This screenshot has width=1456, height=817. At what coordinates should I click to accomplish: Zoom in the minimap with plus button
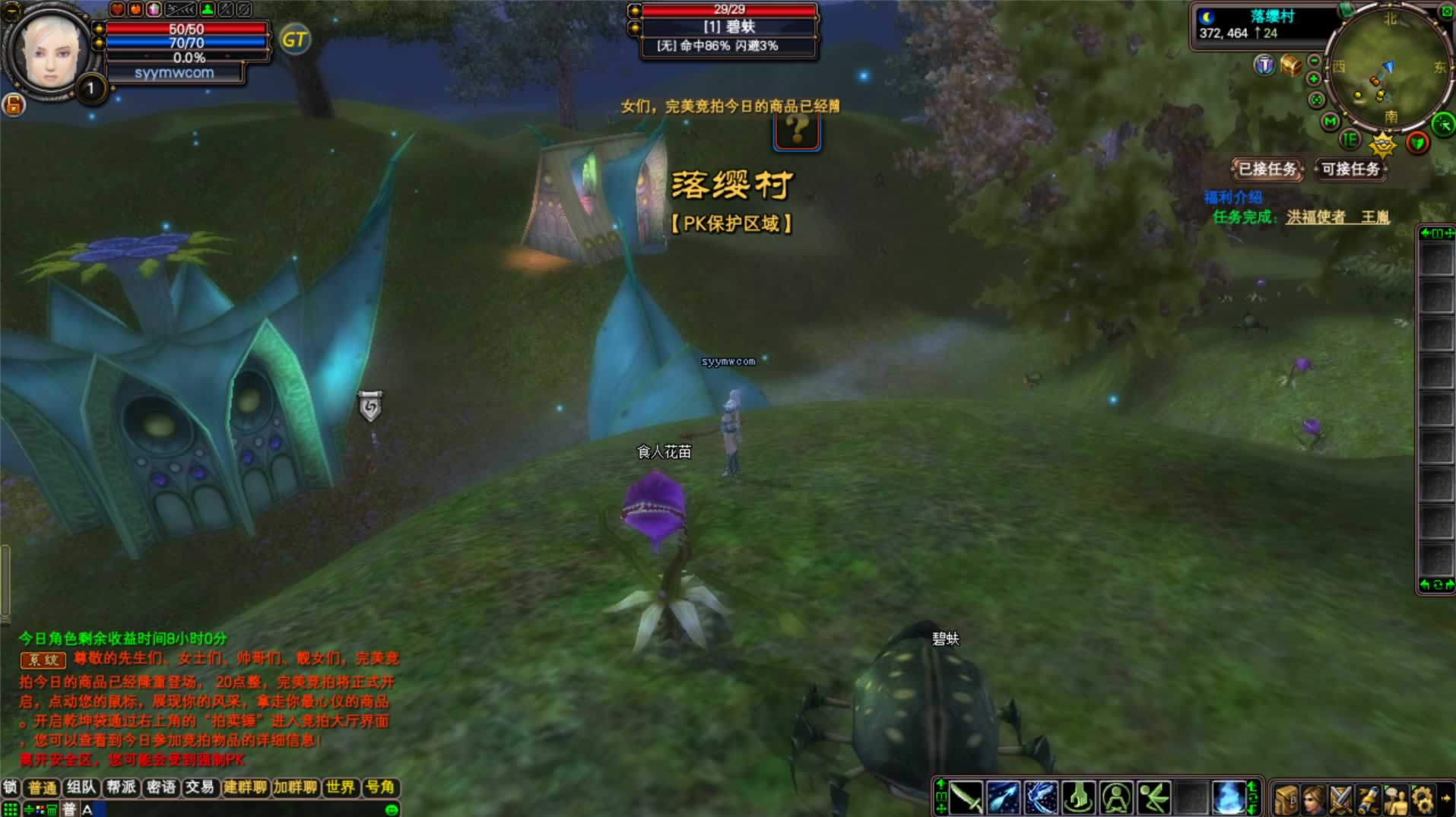pyautogui.click(x=1313, y=79)
